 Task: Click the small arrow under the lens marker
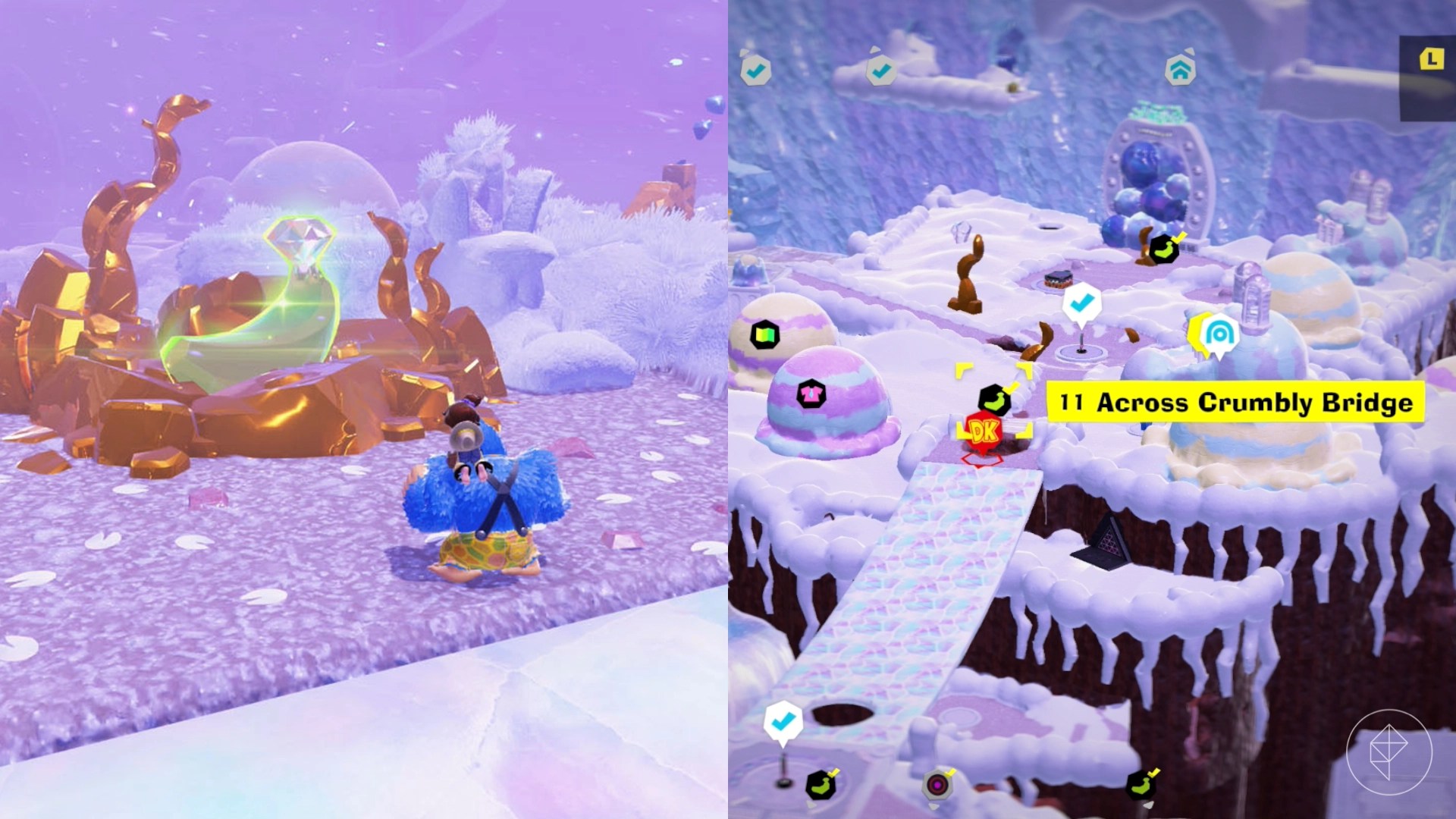(x=933, y=805)
